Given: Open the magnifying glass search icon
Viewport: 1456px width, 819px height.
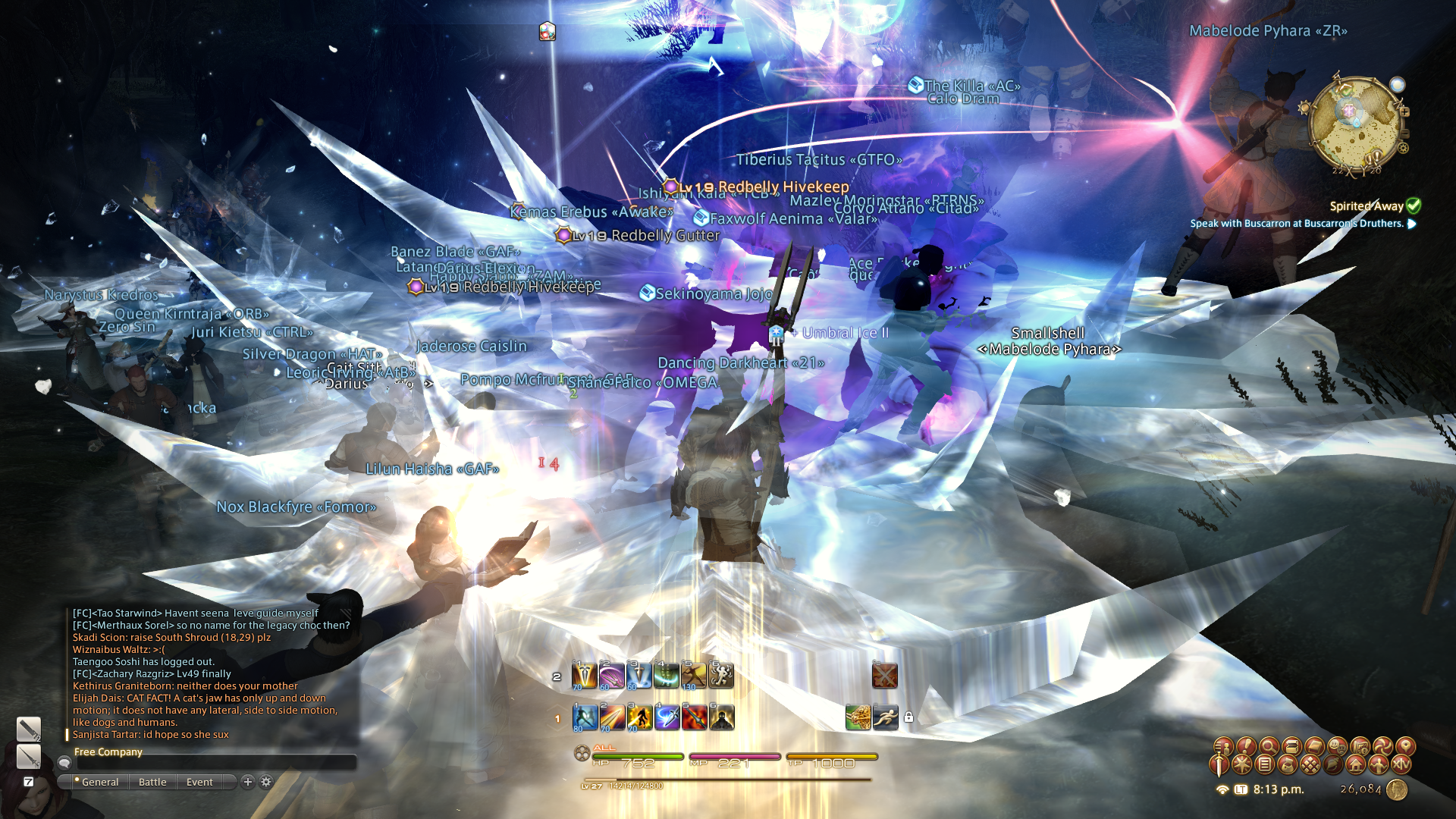Looking at the screenshot, I should coord(1269,746).
